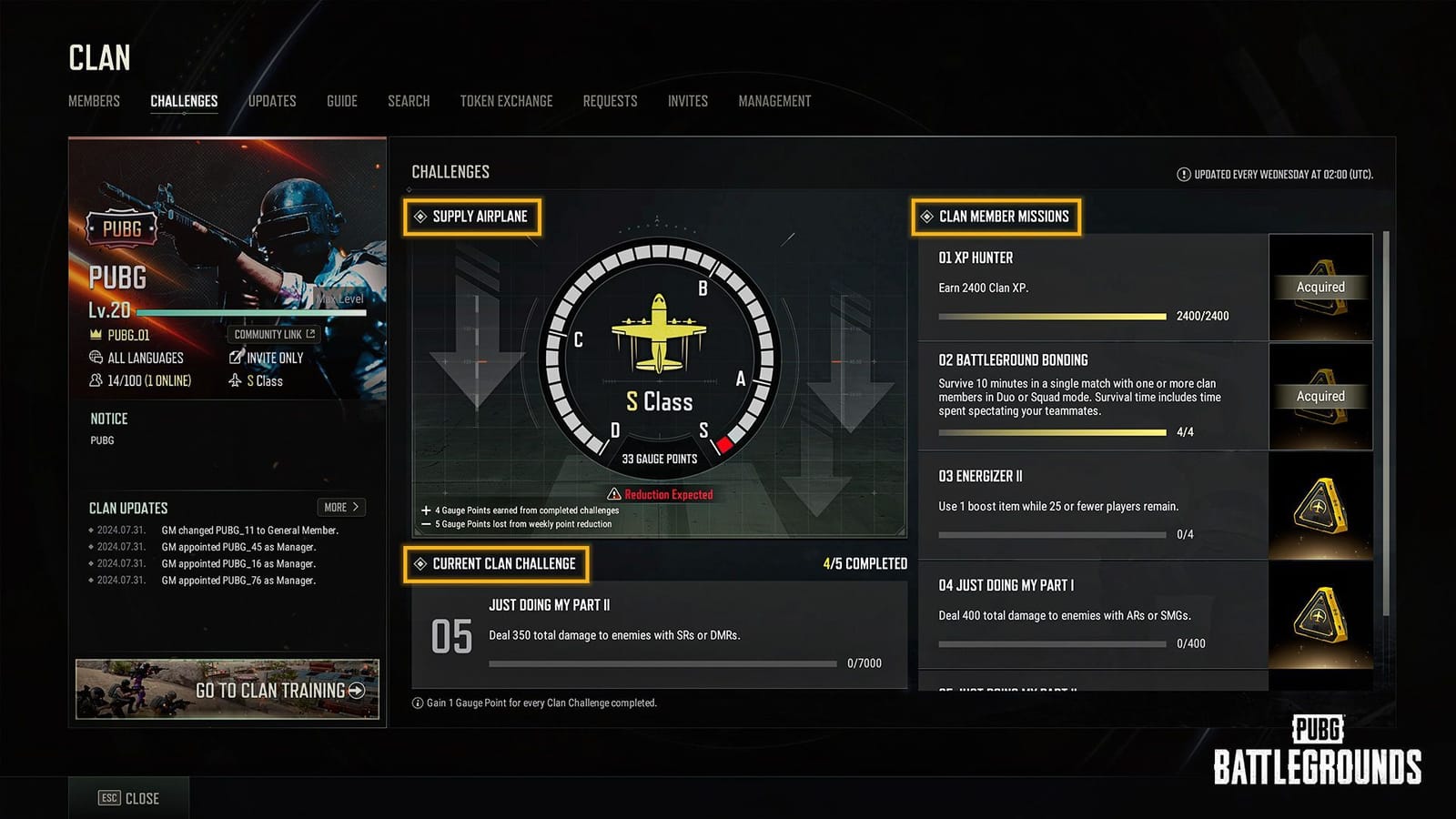1456x819 pixels.
Task: Open the Token Exchange tab
Action: (x=506, y=101)
